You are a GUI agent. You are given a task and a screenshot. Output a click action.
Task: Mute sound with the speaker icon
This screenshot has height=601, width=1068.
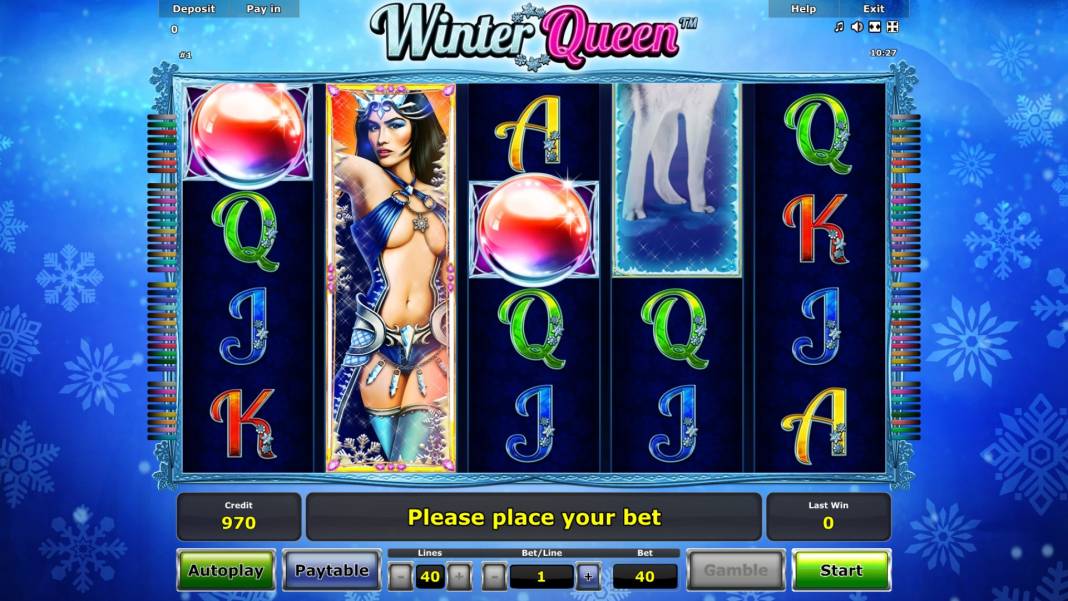857,27
